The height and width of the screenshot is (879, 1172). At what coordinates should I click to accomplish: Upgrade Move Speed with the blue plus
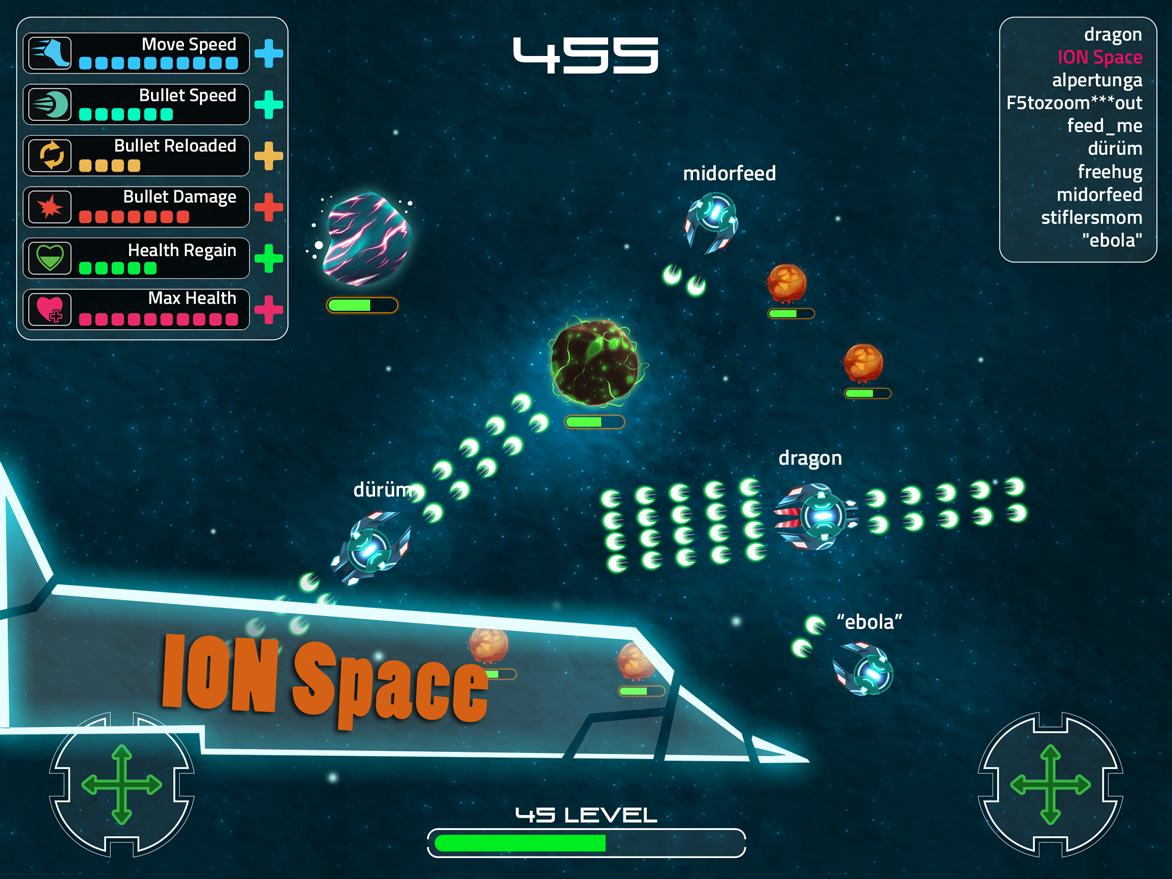coord(268,53)
